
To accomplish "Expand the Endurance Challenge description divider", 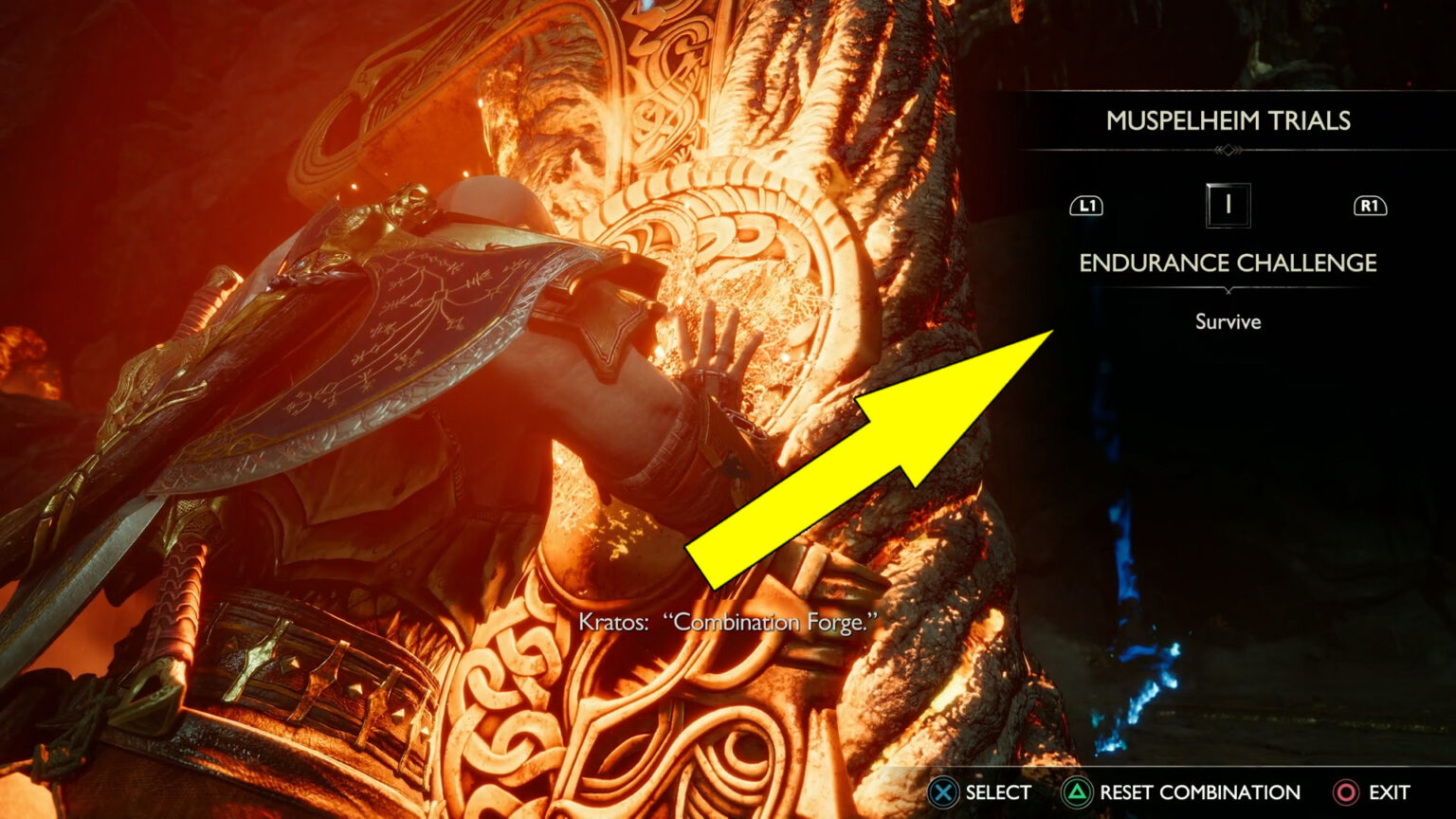I will click(x=1228, y=292).
